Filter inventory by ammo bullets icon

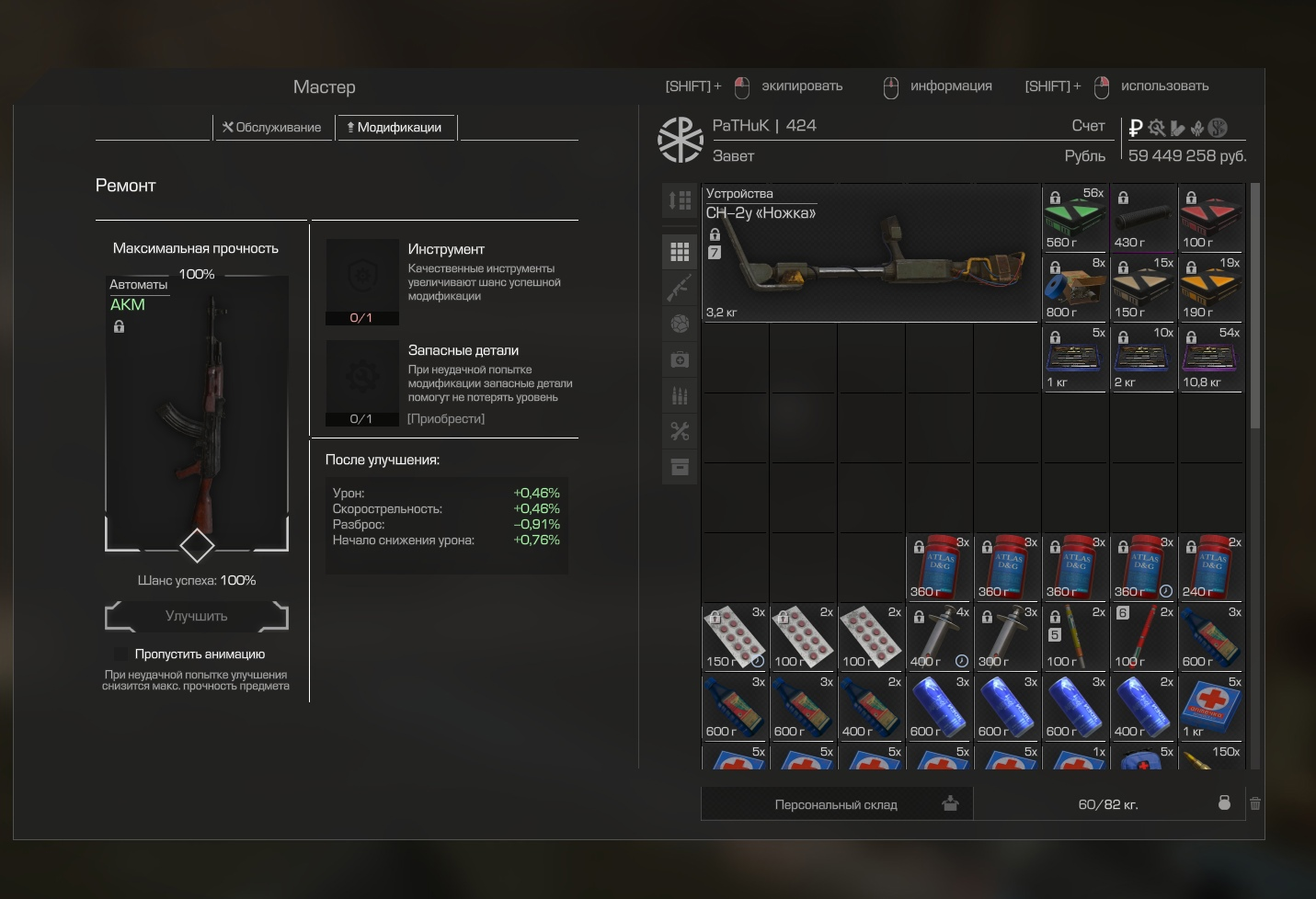point(680,395)
